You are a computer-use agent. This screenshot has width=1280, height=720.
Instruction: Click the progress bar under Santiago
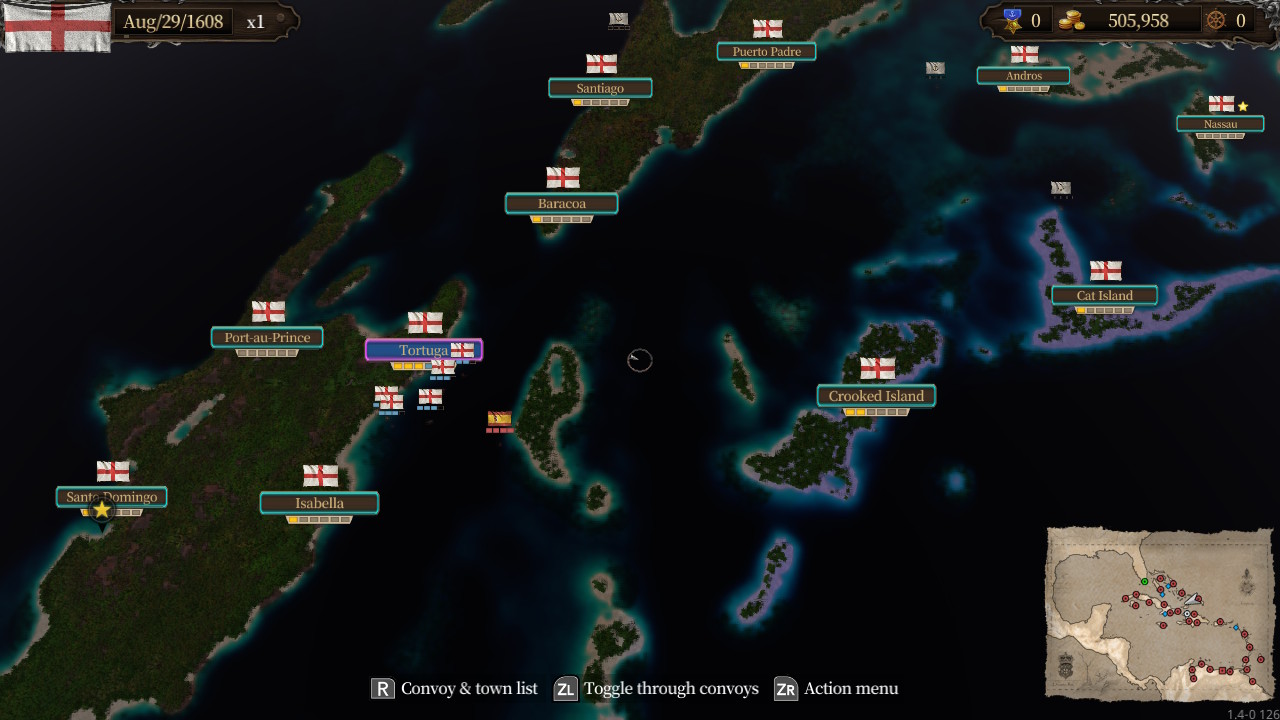click(600, 103)
